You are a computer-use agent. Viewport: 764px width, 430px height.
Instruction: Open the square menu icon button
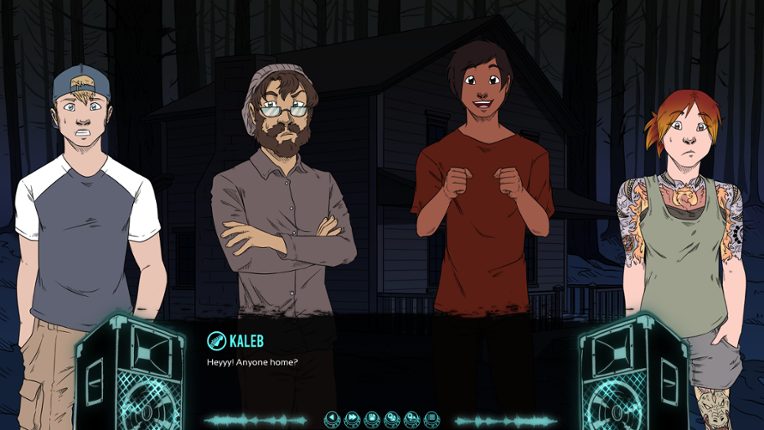click(x=431, y=418)
